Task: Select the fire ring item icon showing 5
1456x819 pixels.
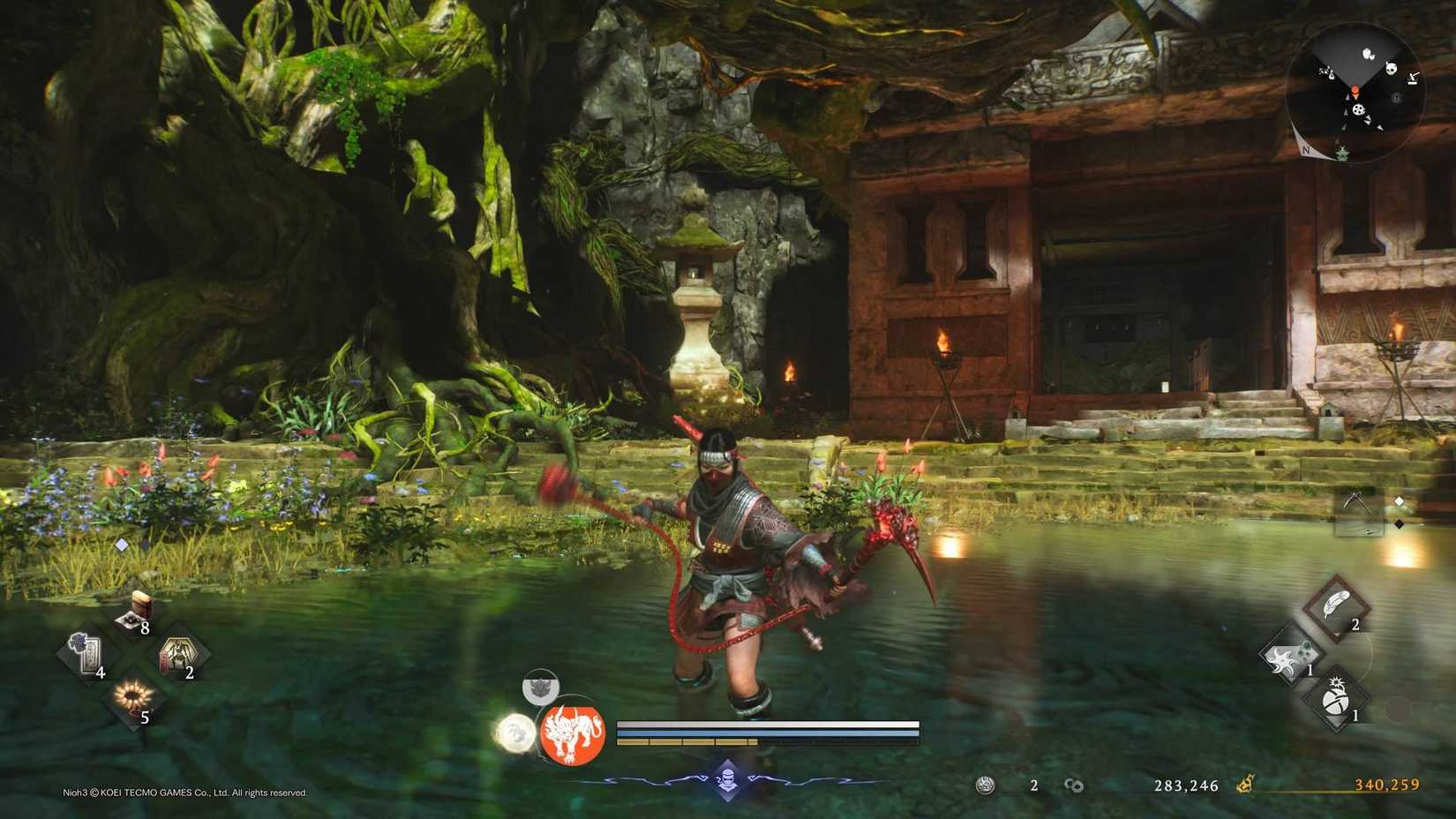Action: (134, 696)
